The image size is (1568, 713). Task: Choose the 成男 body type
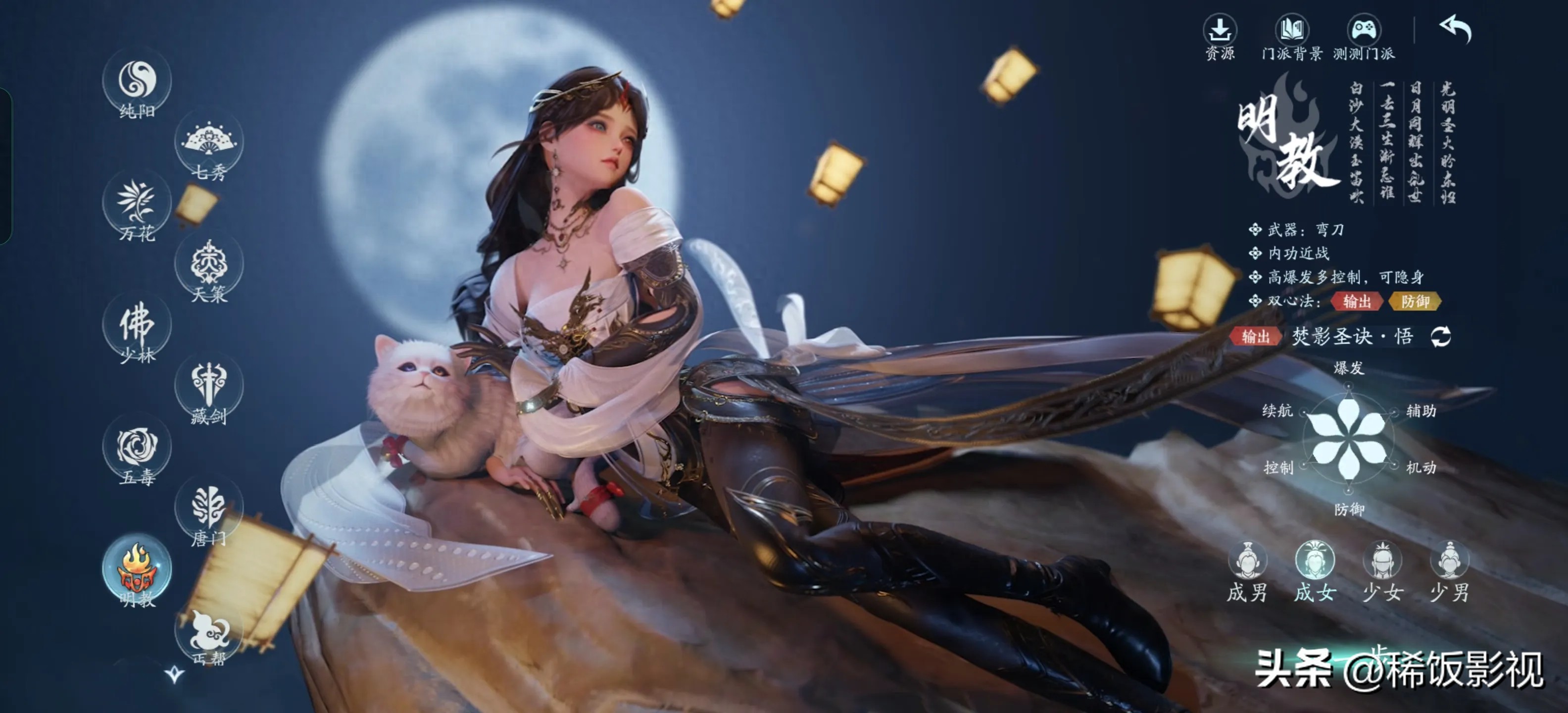1247,572
